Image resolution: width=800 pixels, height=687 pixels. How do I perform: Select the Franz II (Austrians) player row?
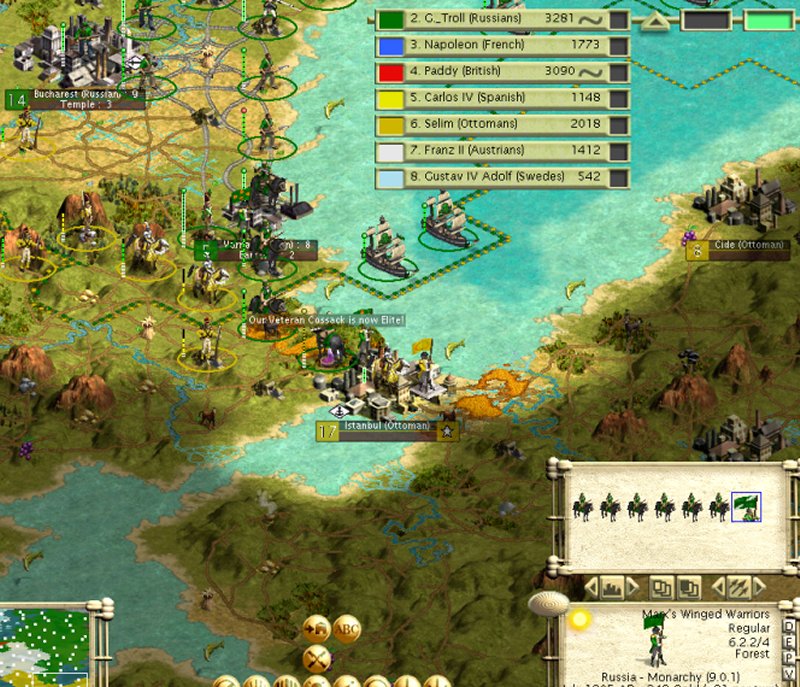(x=502, y=151)
